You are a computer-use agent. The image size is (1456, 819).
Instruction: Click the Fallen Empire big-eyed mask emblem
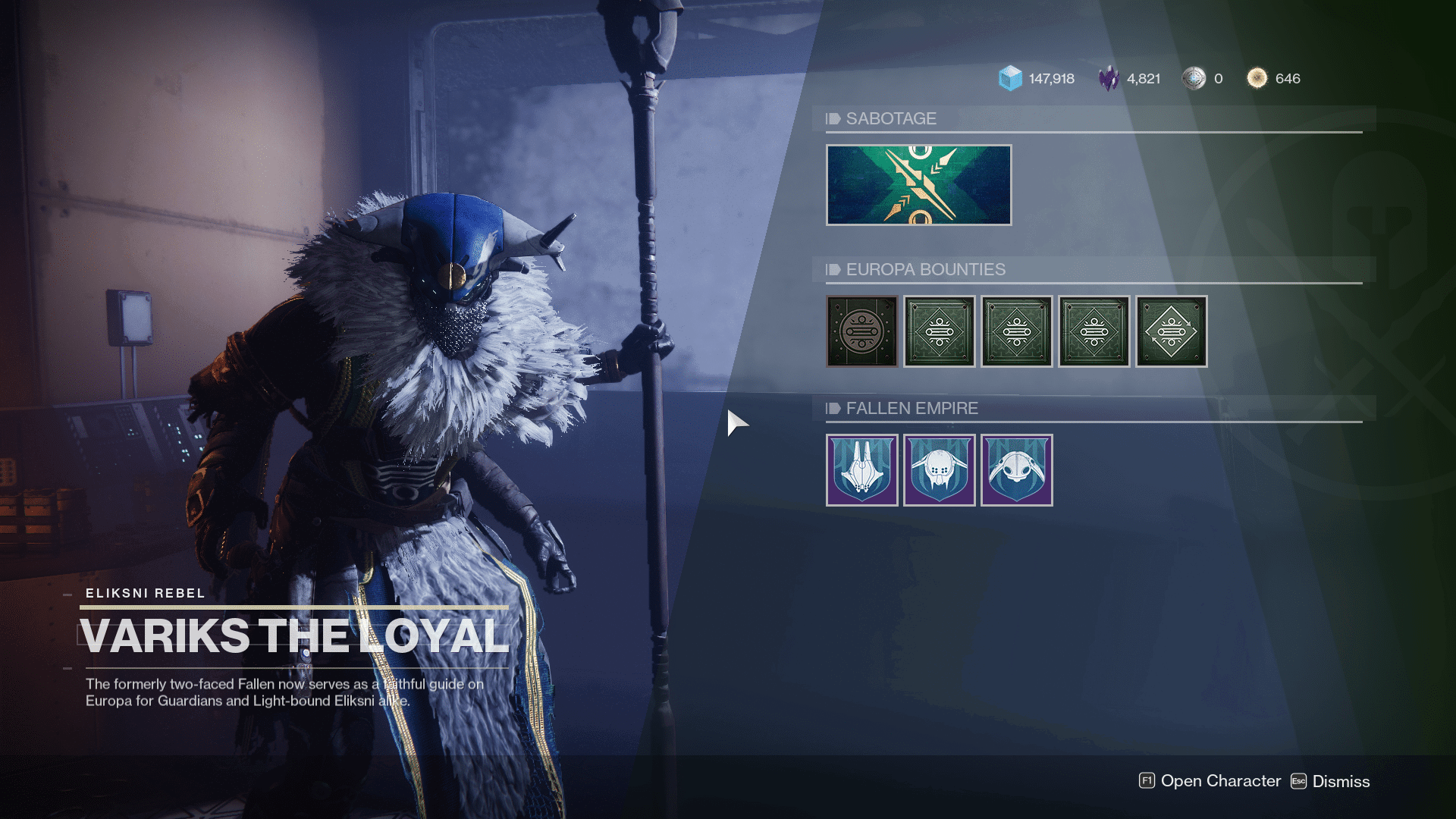[1017, 470]
